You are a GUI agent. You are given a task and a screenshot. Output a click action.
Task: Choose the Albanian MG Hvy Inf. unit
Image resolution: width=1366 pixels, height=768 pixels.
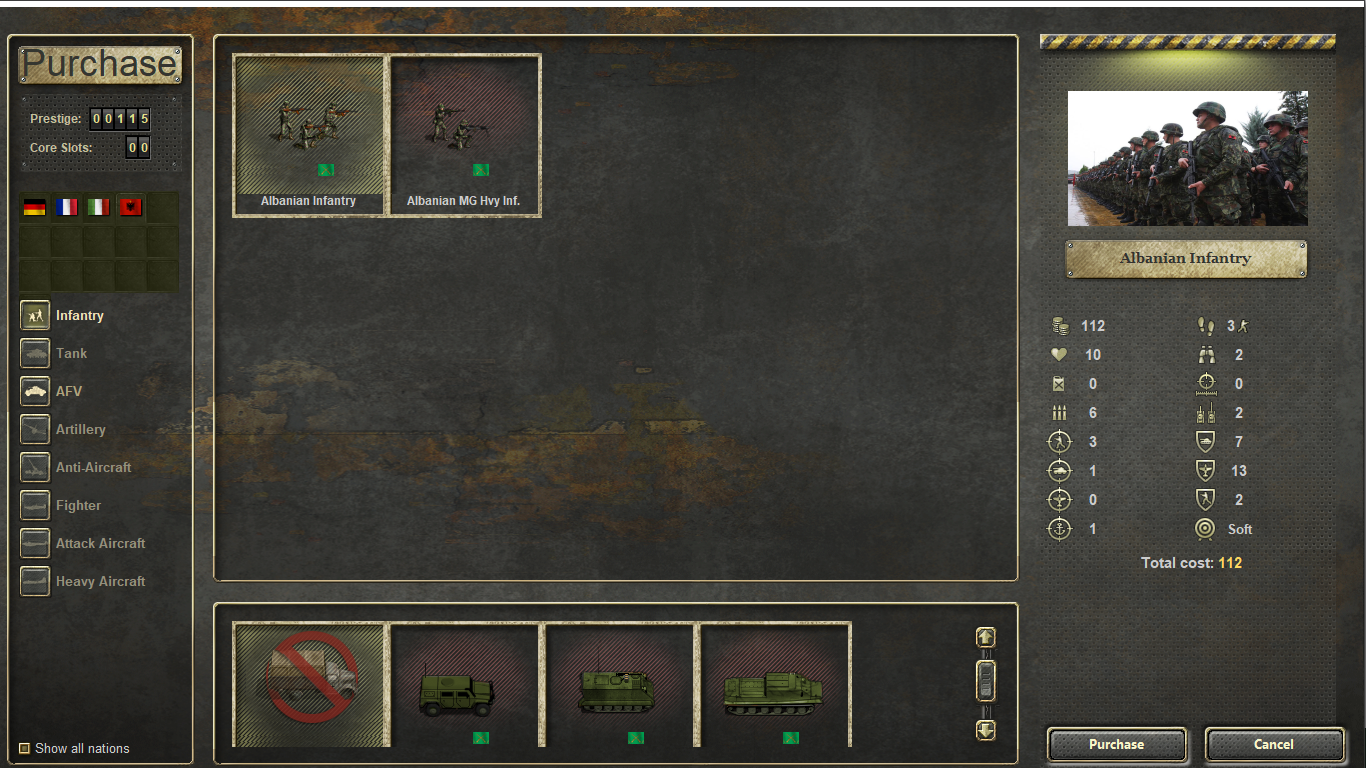pos(465,133)
